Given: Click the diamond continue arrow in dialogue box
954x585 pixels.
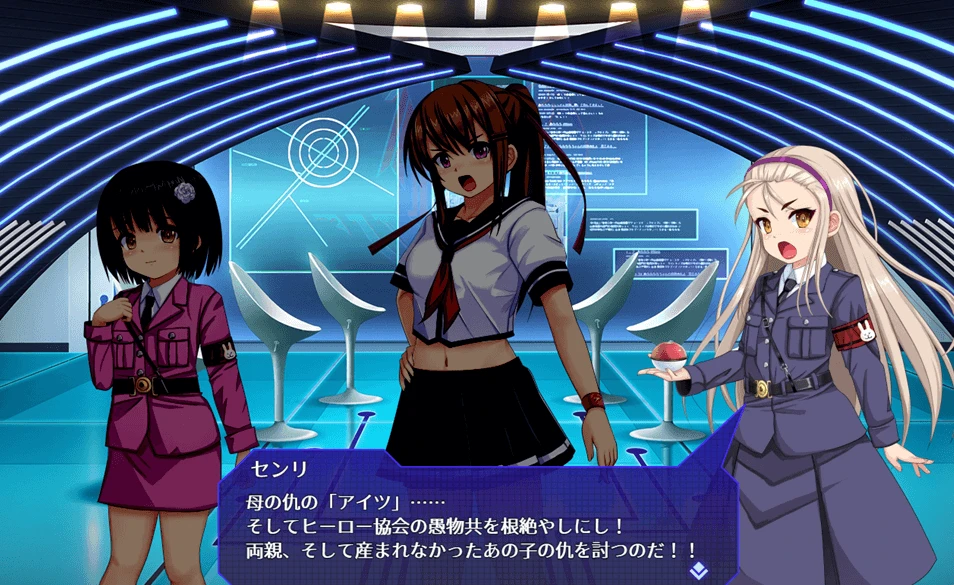Looking at the screenshot, I should [697, 570].
